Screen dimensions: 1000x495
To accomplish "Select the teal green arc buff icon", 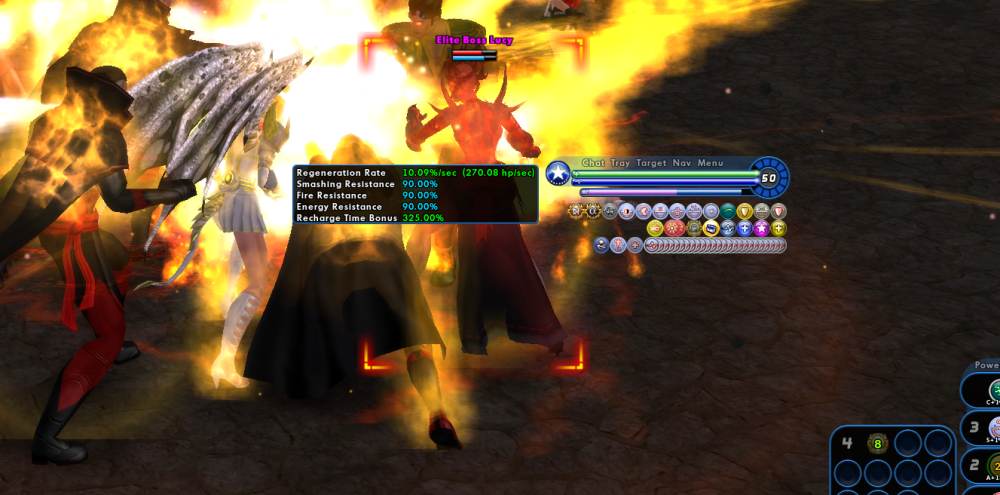I will (727, 211).
